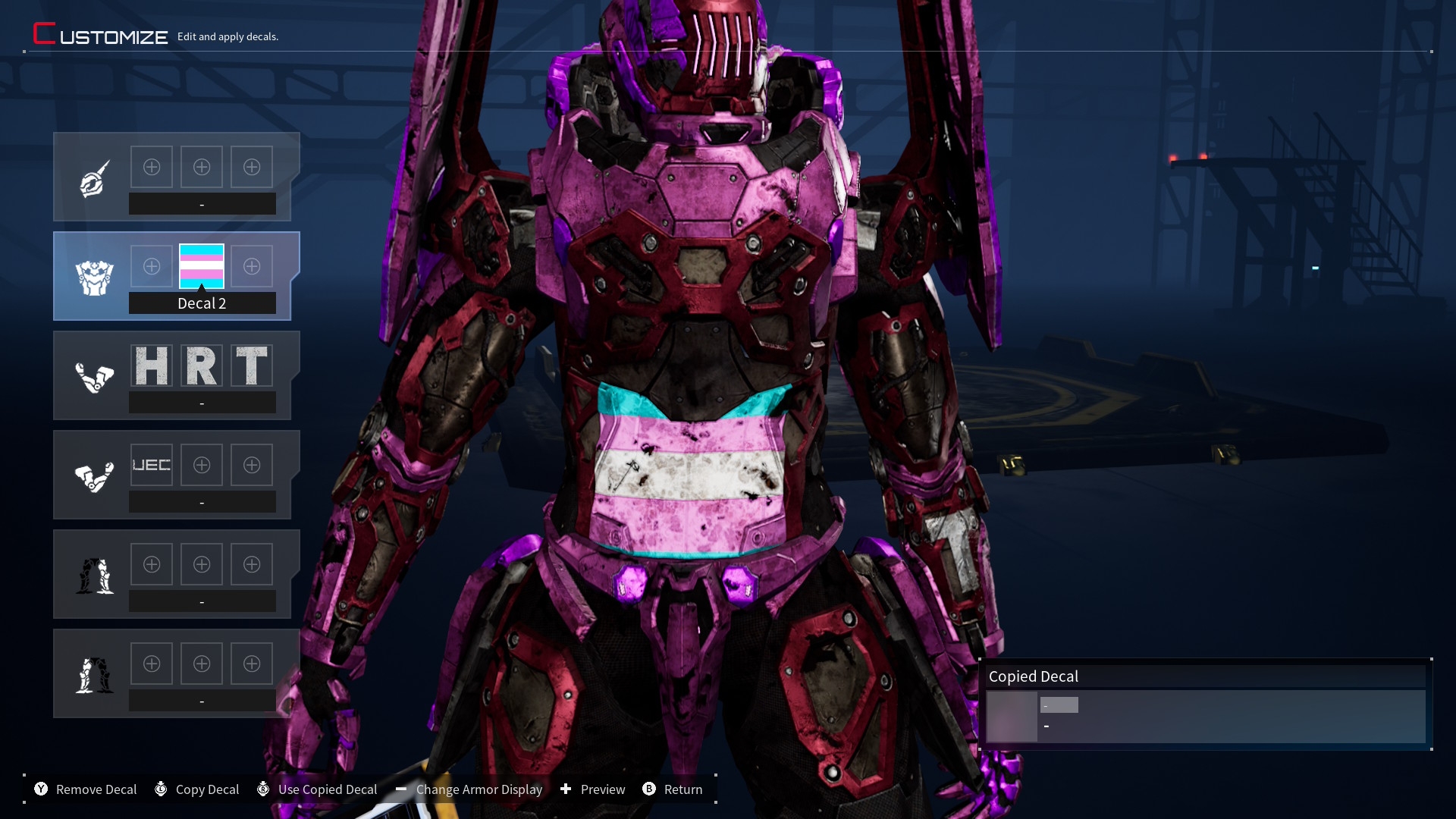Viewport: 1456px width, 819px height.
Task: Choose the letter T decal slot
Action: pos(252,366)
